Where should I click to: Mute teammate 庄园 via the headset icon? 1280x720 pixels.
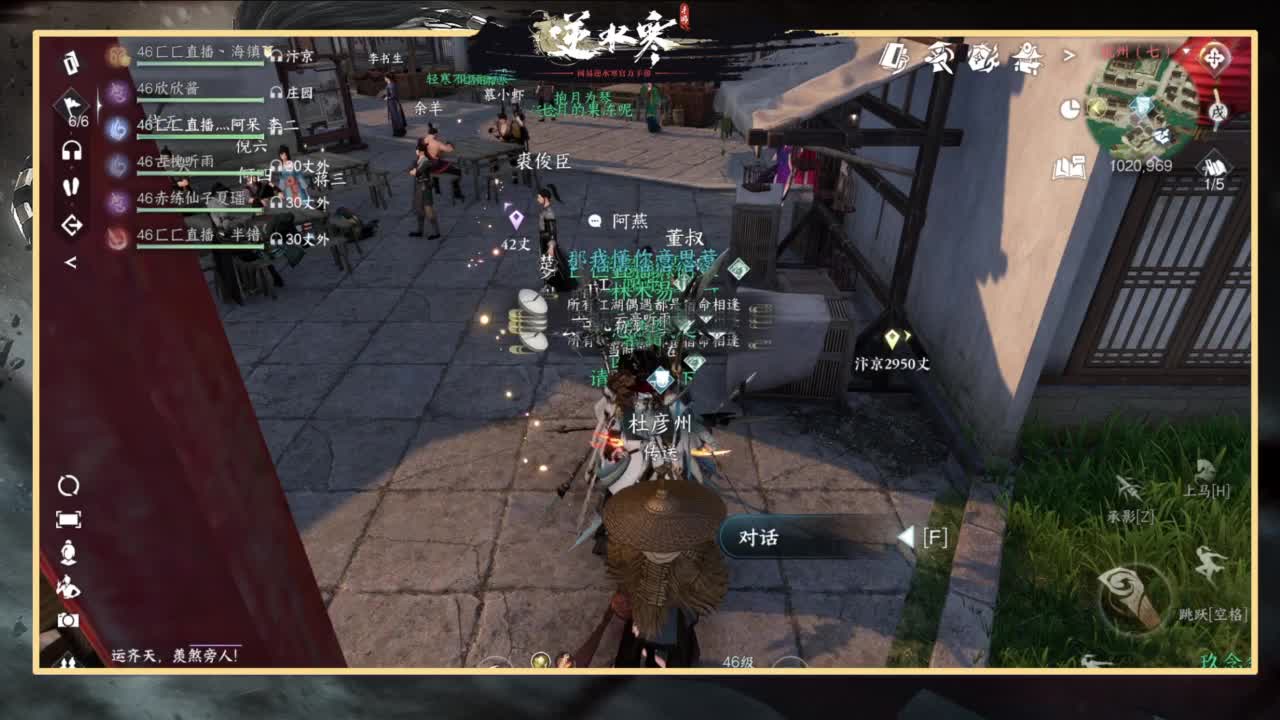click(277, 93)
